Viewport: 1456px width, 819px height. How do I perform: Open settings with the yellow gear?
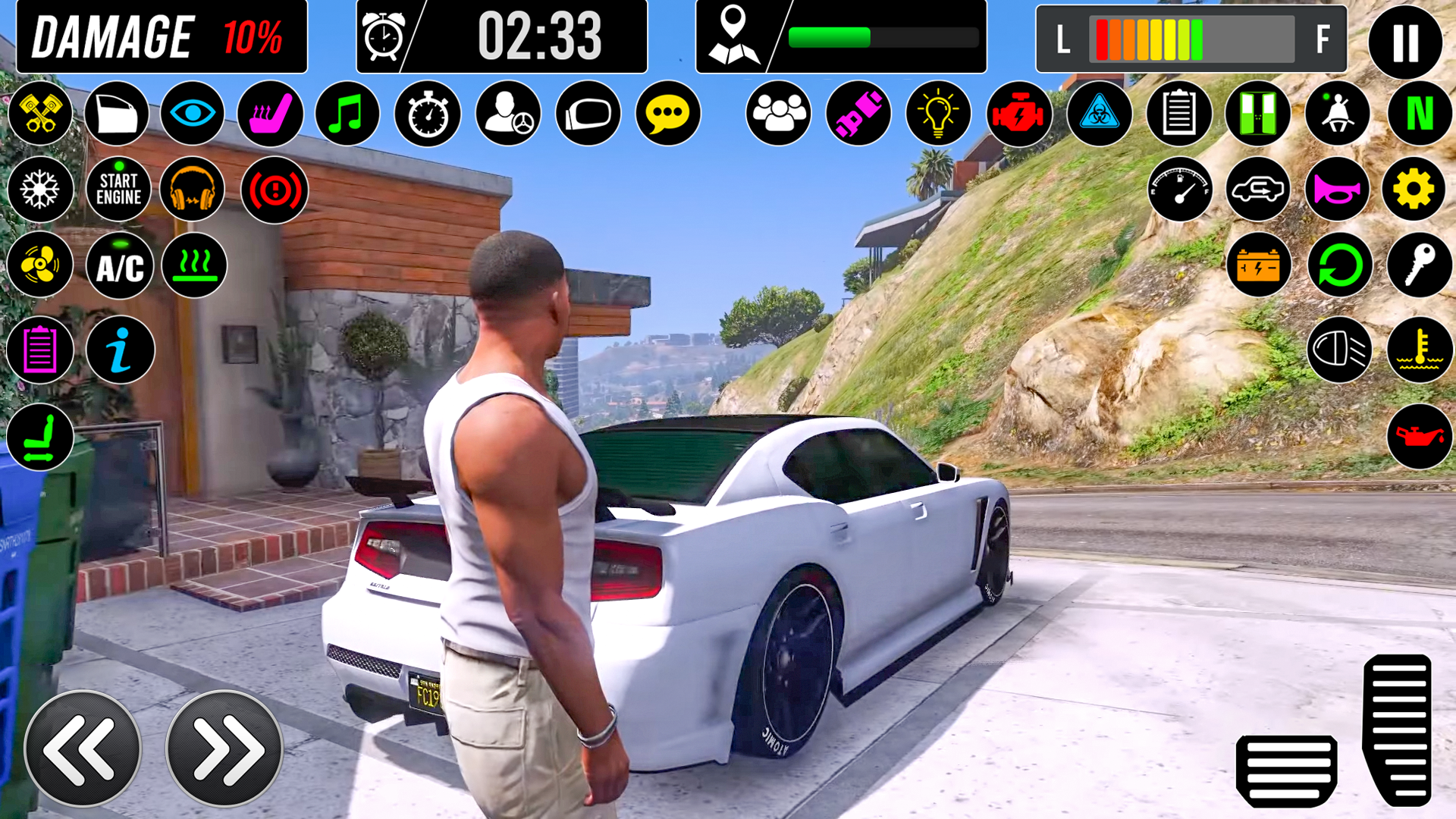click(x=1414, y=190)
